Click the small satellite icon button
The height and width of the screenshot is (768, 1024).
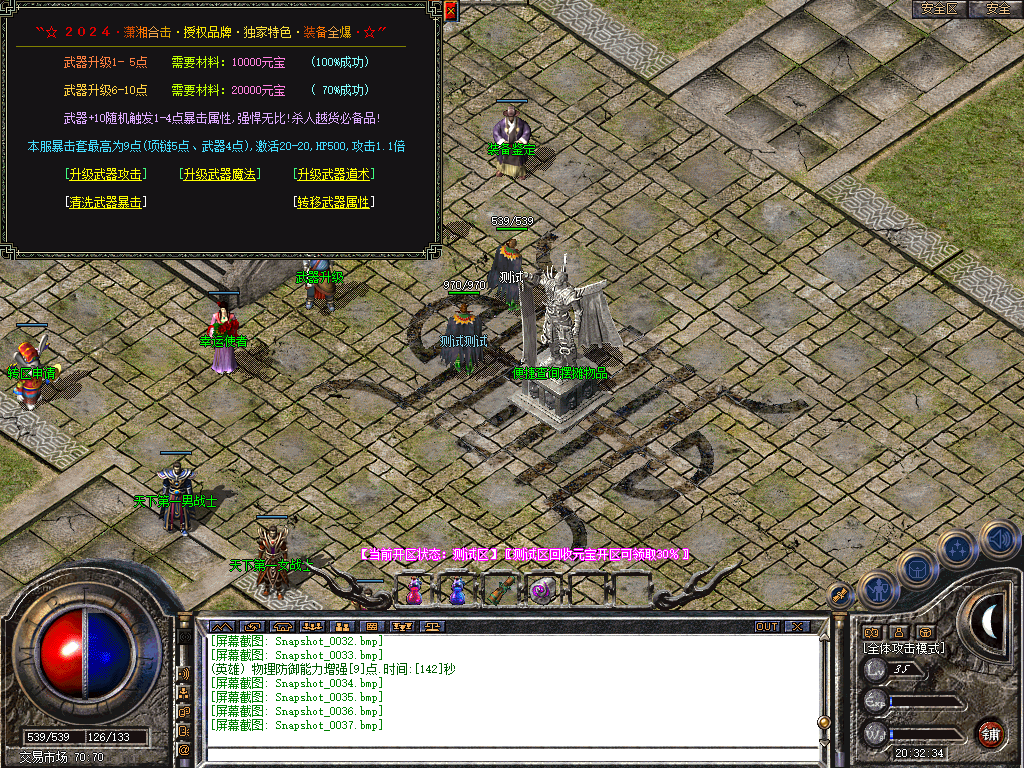pos(840,594)
